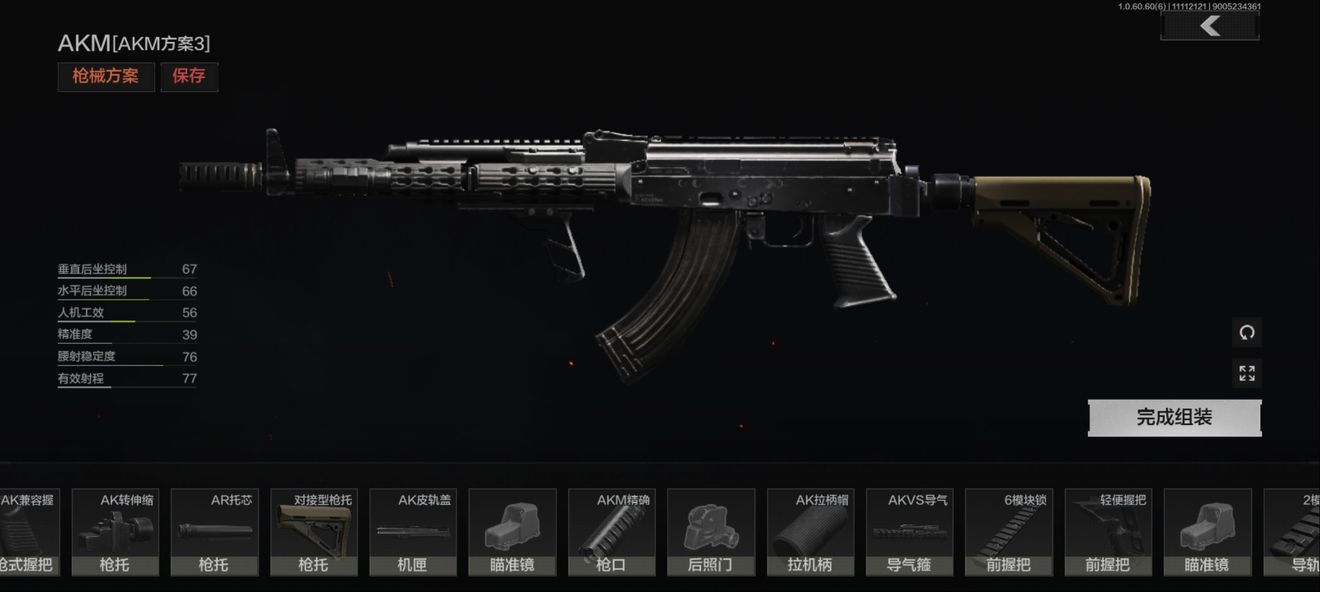Pick the 对接型枪托 tan stock slot

[313, 532]
